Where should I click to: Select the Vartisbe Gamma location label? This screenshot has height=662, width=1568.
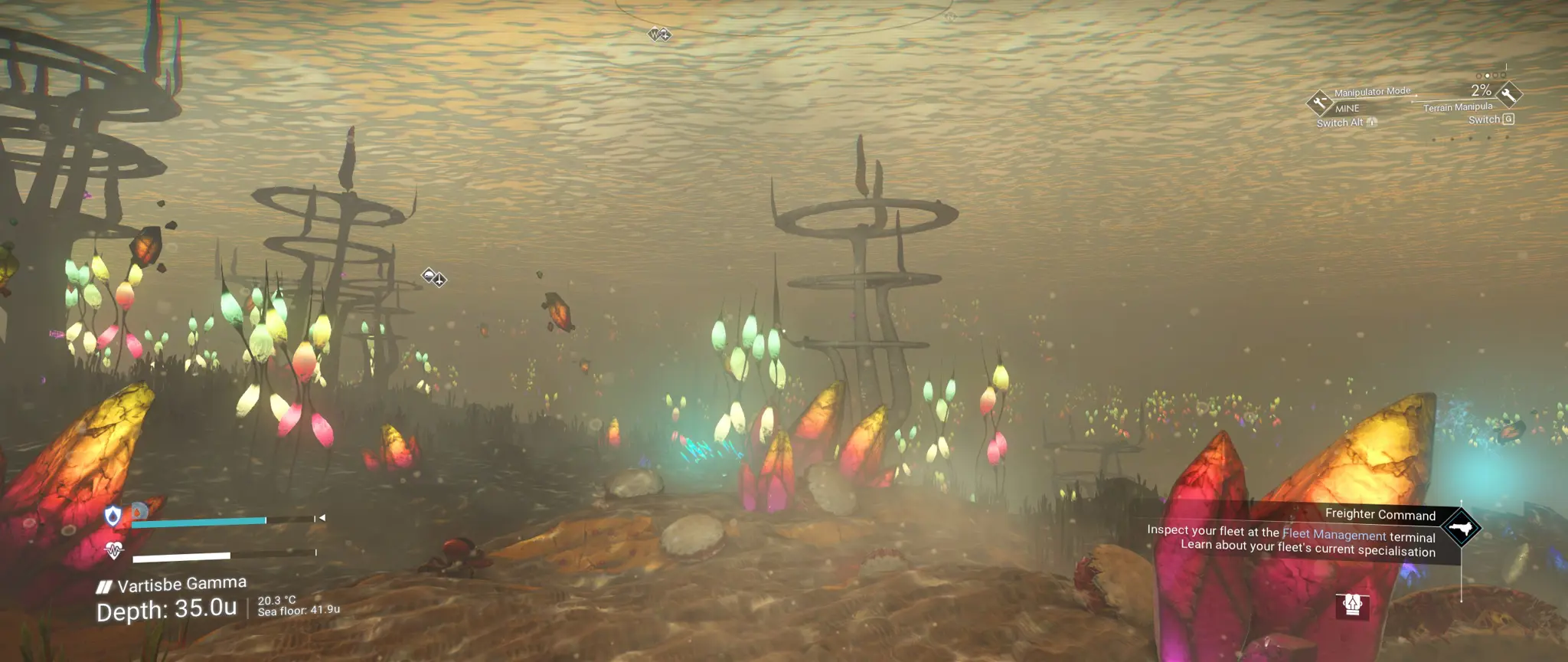(183, 585)
